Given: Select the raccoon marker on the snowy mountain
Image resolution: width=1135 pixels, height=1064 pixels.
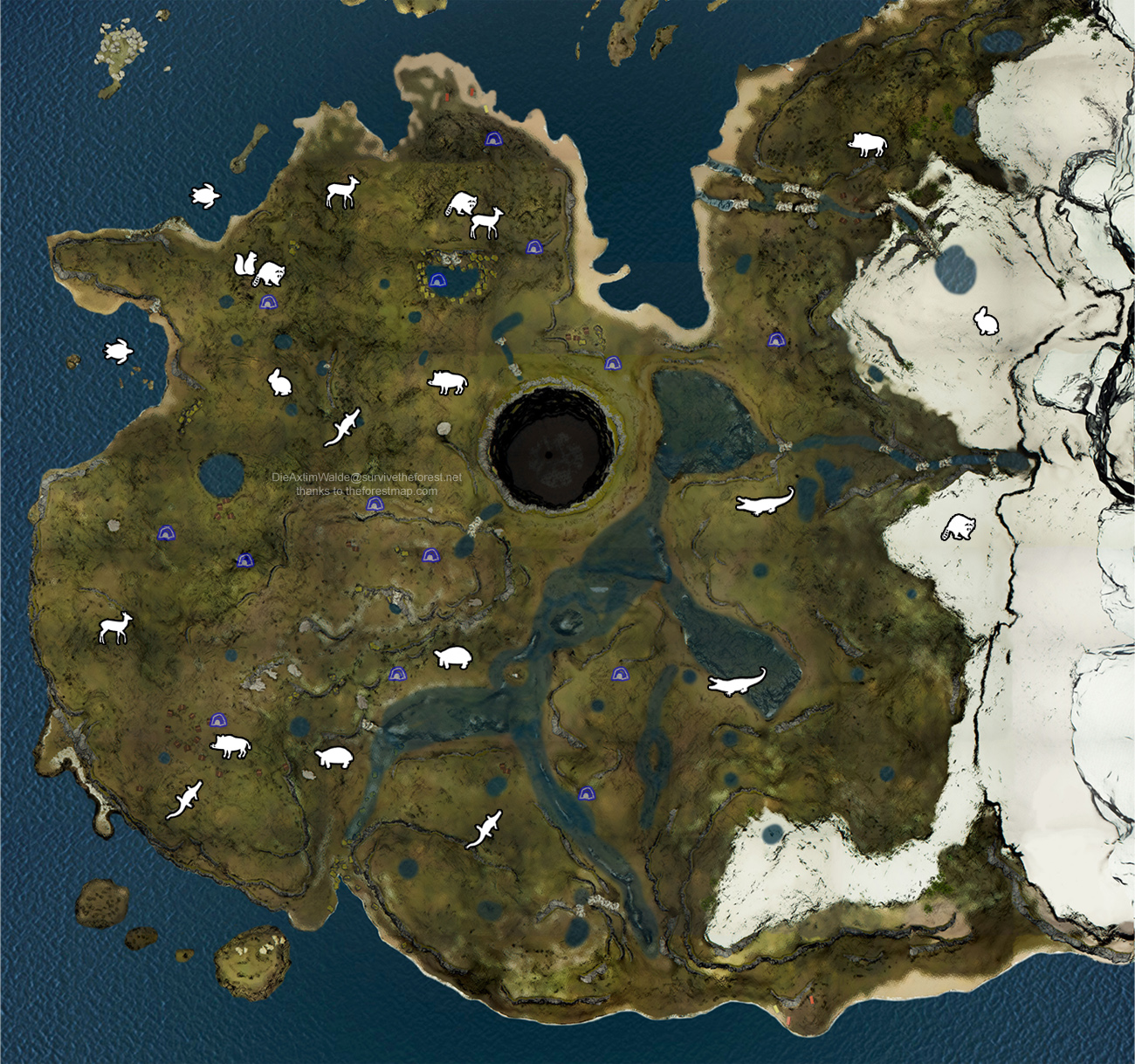Looking at the screenshot, I should (x=958, y=527).
